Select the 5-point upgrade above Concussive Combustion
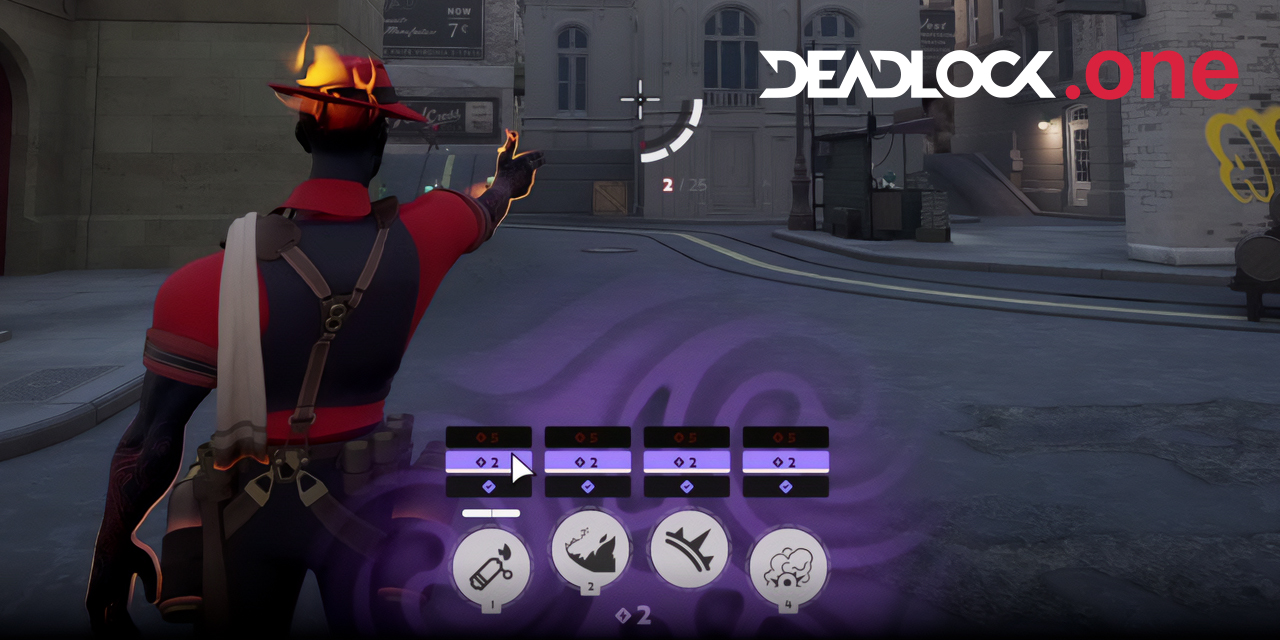Viewport: 1280px width, 640px height. [786, 437]
